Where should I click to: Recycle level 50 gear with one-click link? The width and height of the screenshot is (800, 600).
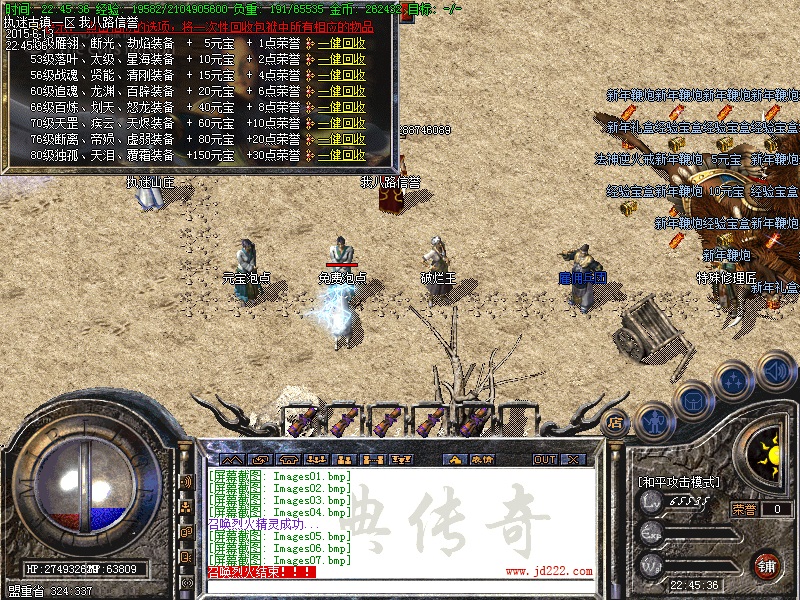[x=341, y=44]
